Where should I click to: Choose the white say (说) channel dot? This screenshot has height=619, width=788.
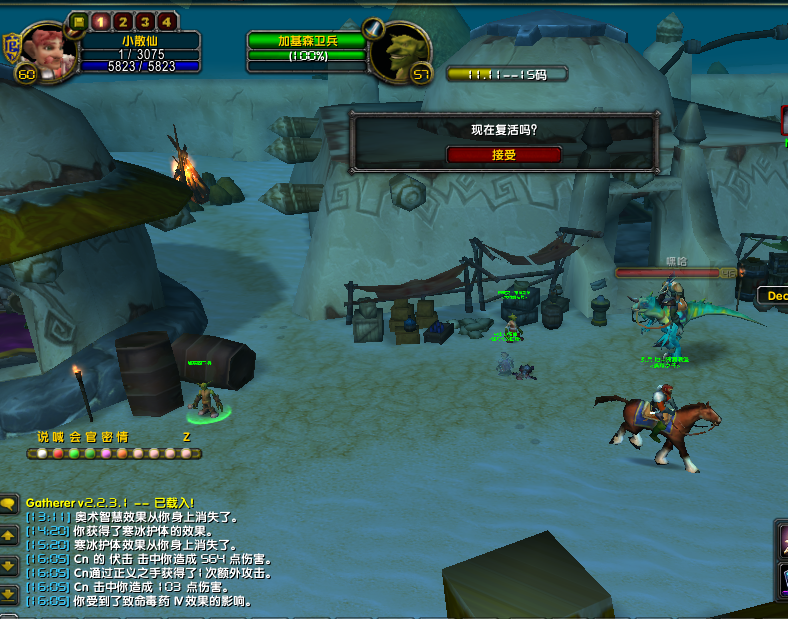click(42, 453)
